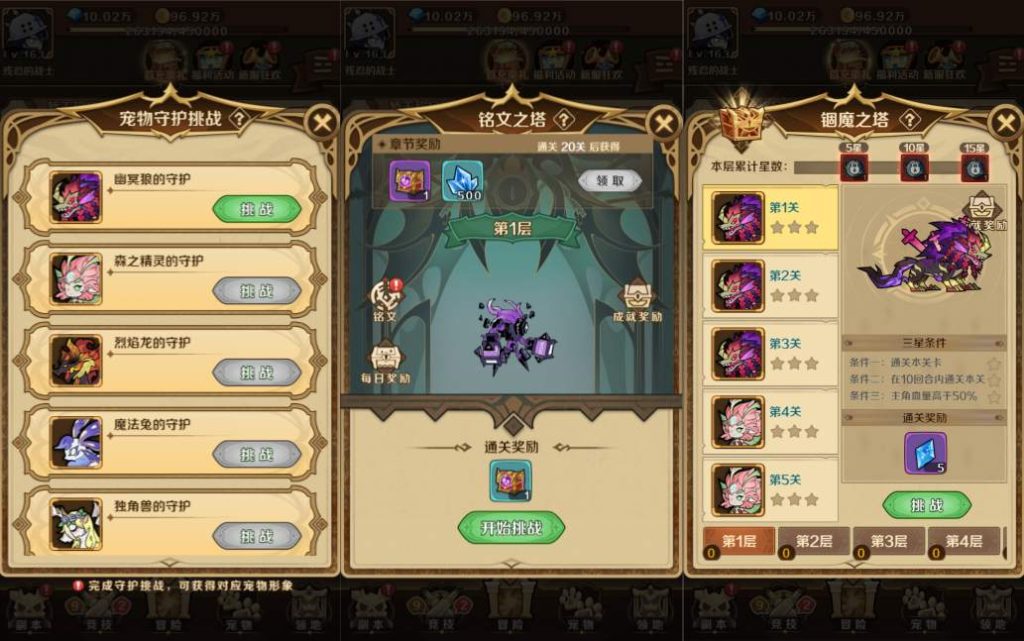Switch to the 第2层 floor tab
Viewport: 1024px width, 641px height.
814,541
